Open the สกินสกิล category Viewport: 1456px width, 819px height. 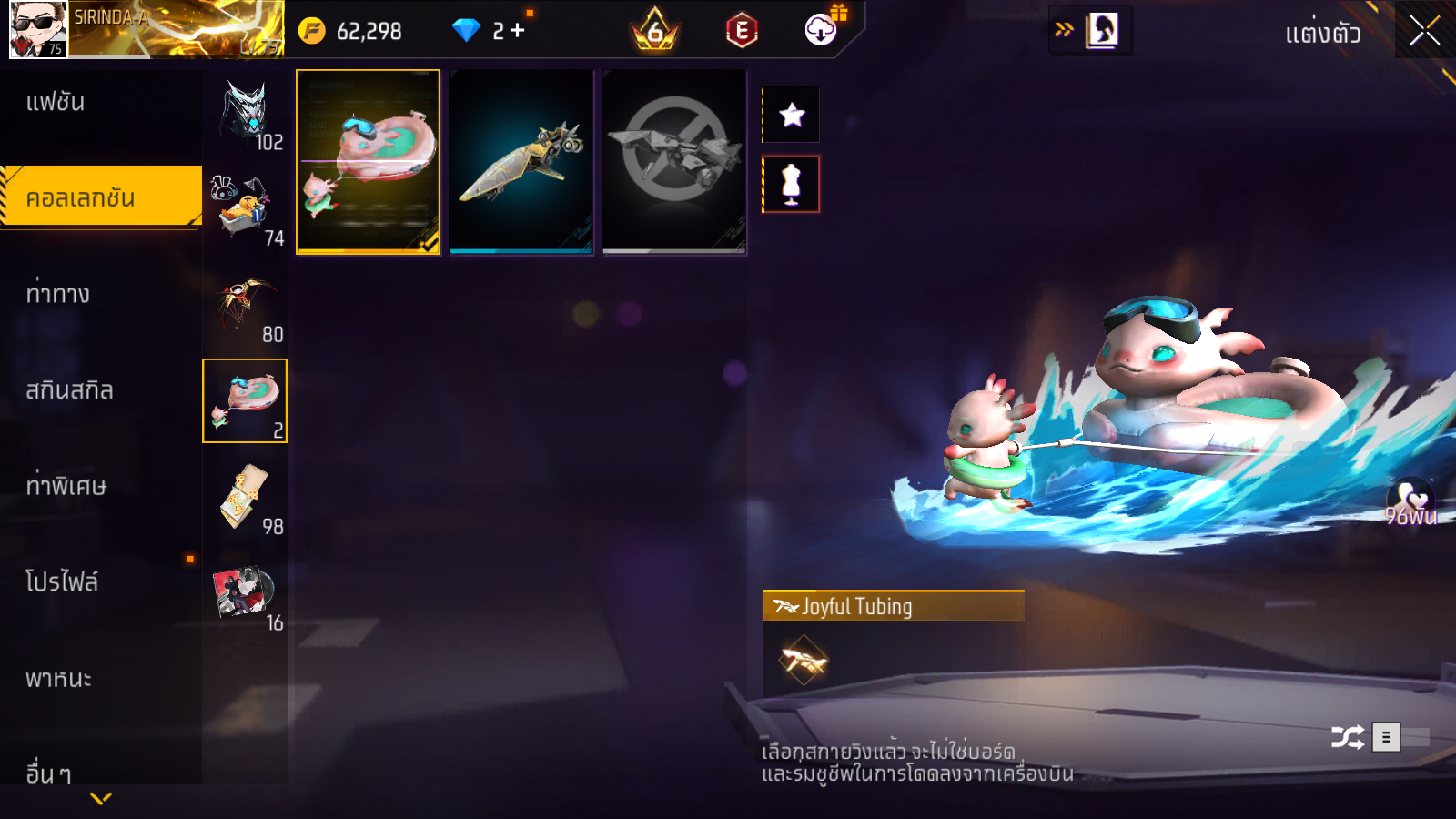[69, 390]
